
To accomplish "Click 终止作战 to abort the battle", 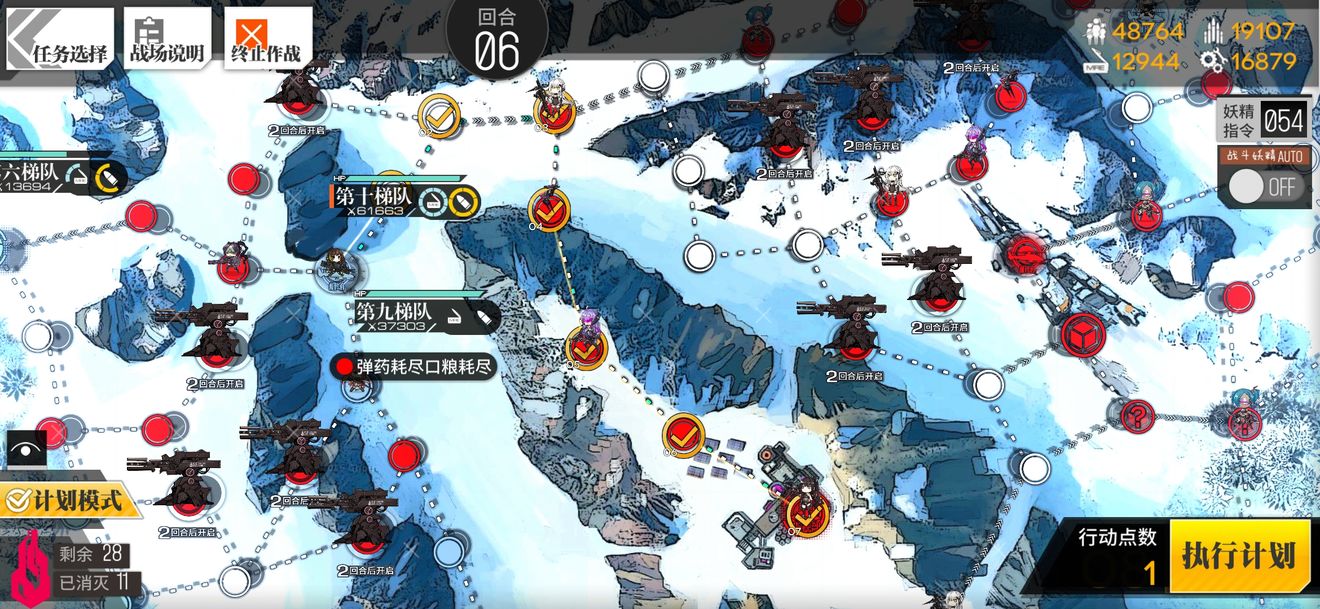I will 267,40.
